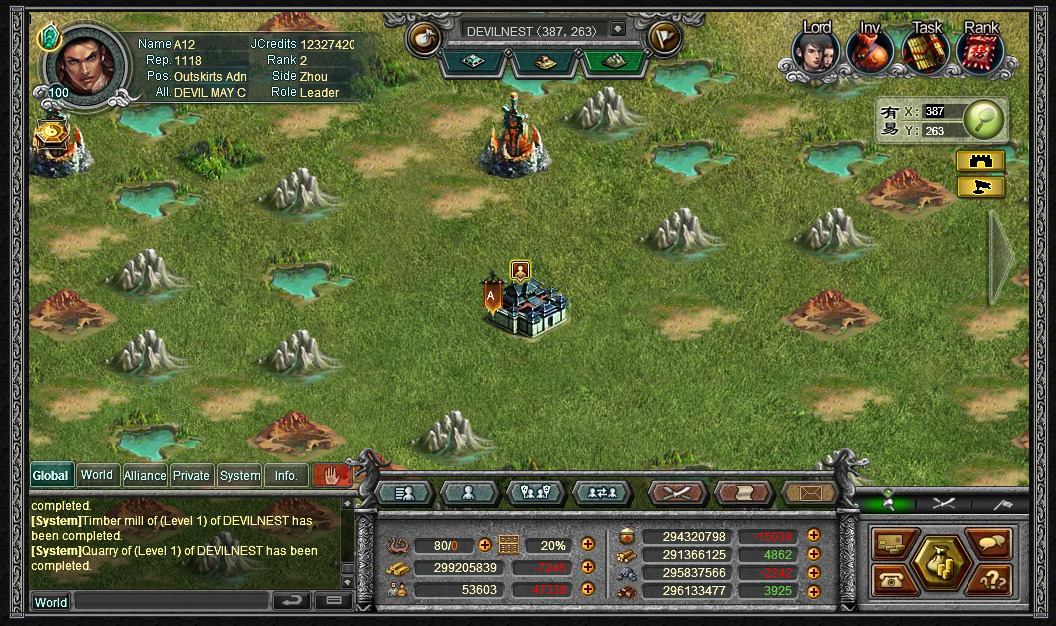Open the question mark help button
This screenshot has width=1056, height=626.
(x=989, y=579)
